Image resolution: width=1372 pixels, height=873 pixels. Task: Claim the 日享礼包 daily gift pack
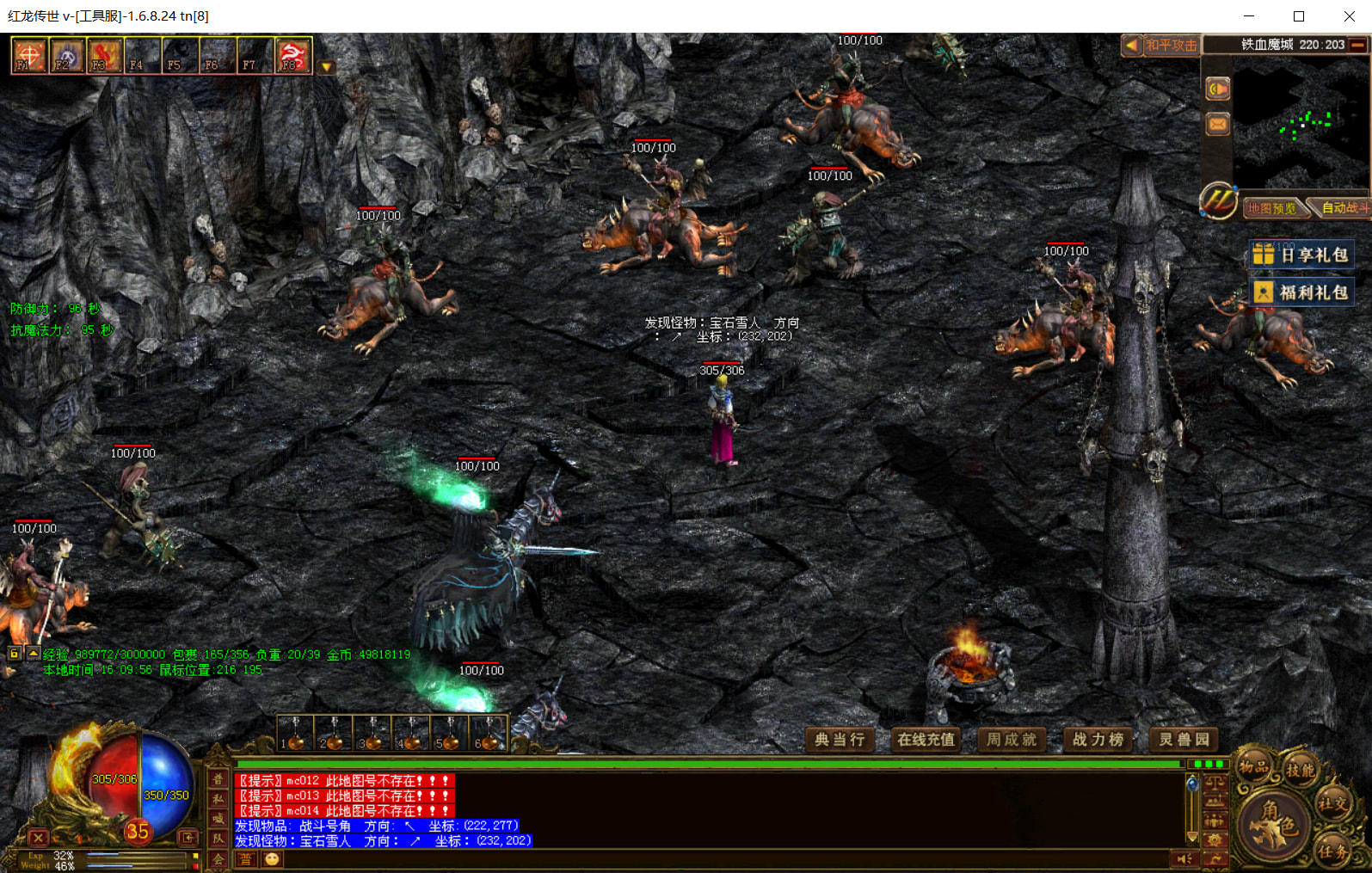[x=1301, y=255]
